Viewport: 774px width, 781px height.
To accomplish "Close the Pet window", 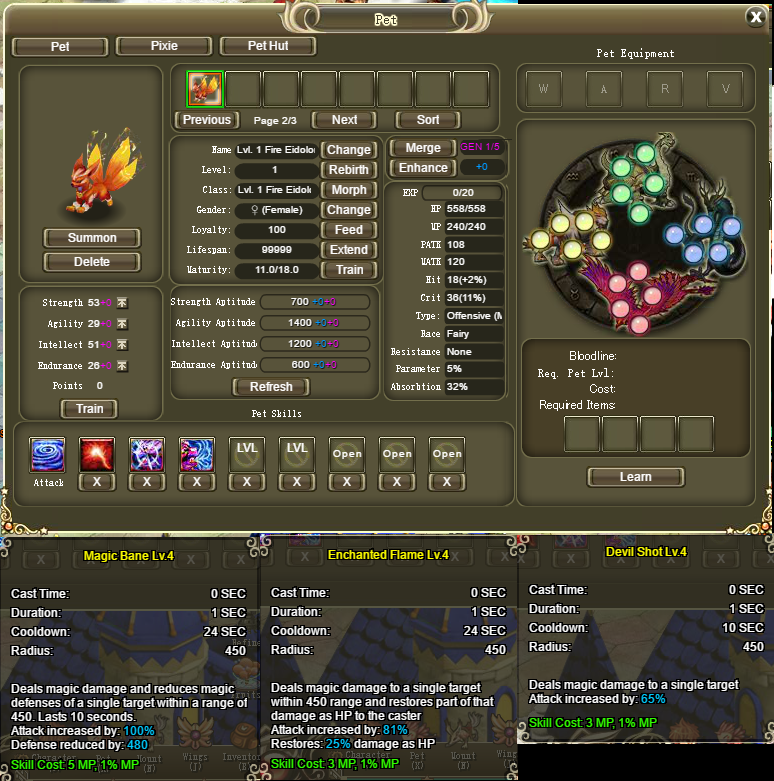I will pos(755,17).
